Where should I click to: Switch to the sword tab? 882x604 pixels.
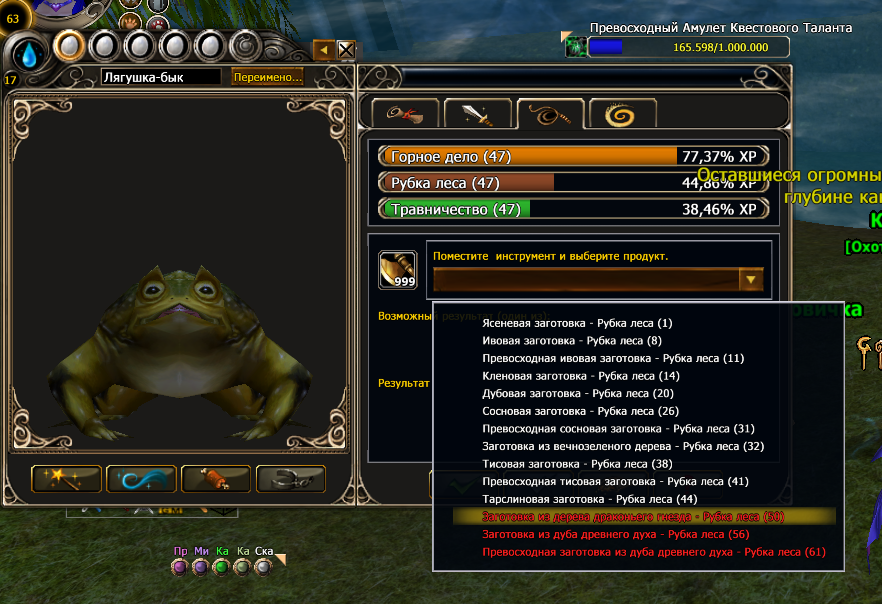(x=477, y=115)
